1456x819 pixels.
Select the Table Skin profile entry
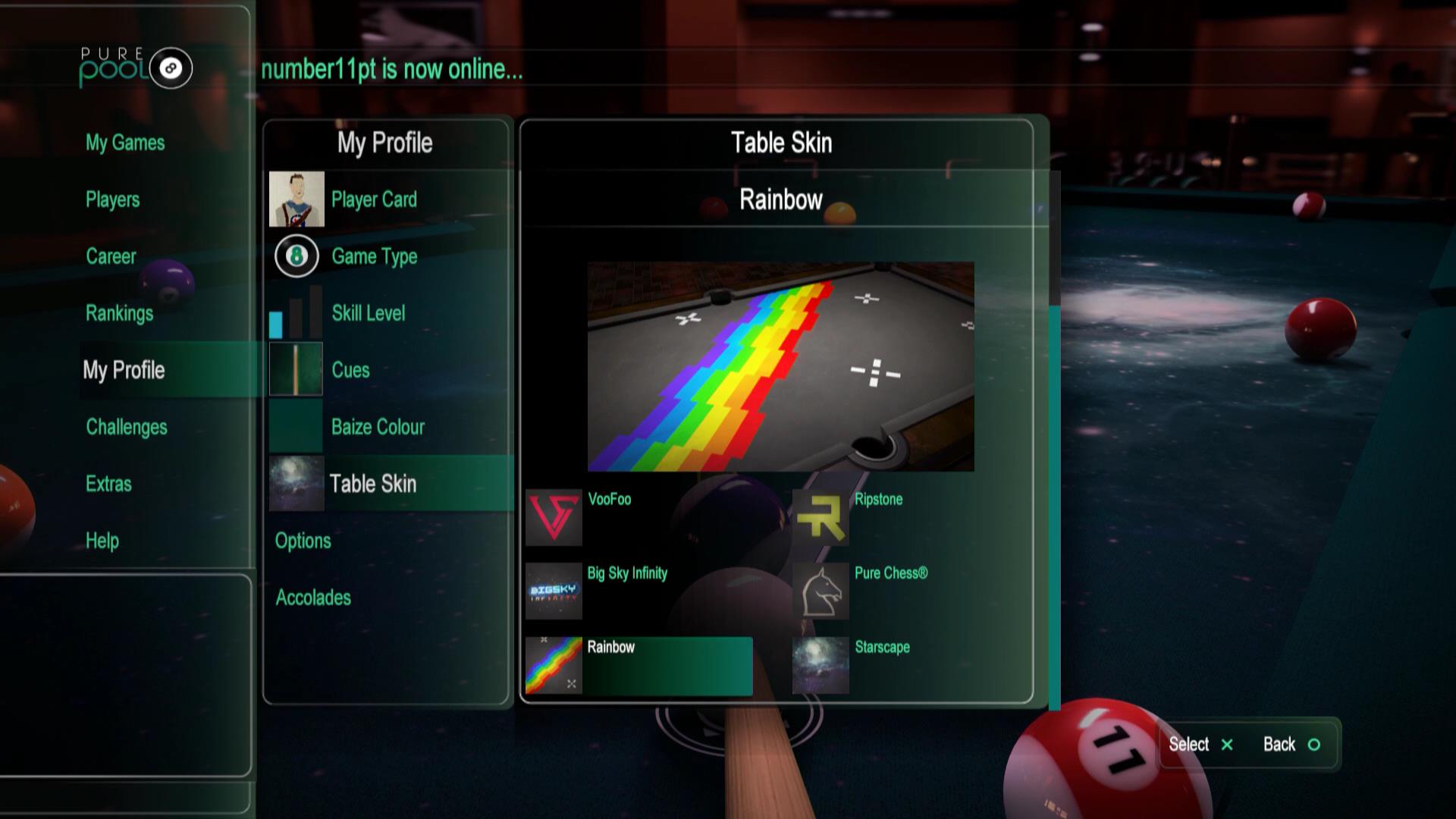372,484
